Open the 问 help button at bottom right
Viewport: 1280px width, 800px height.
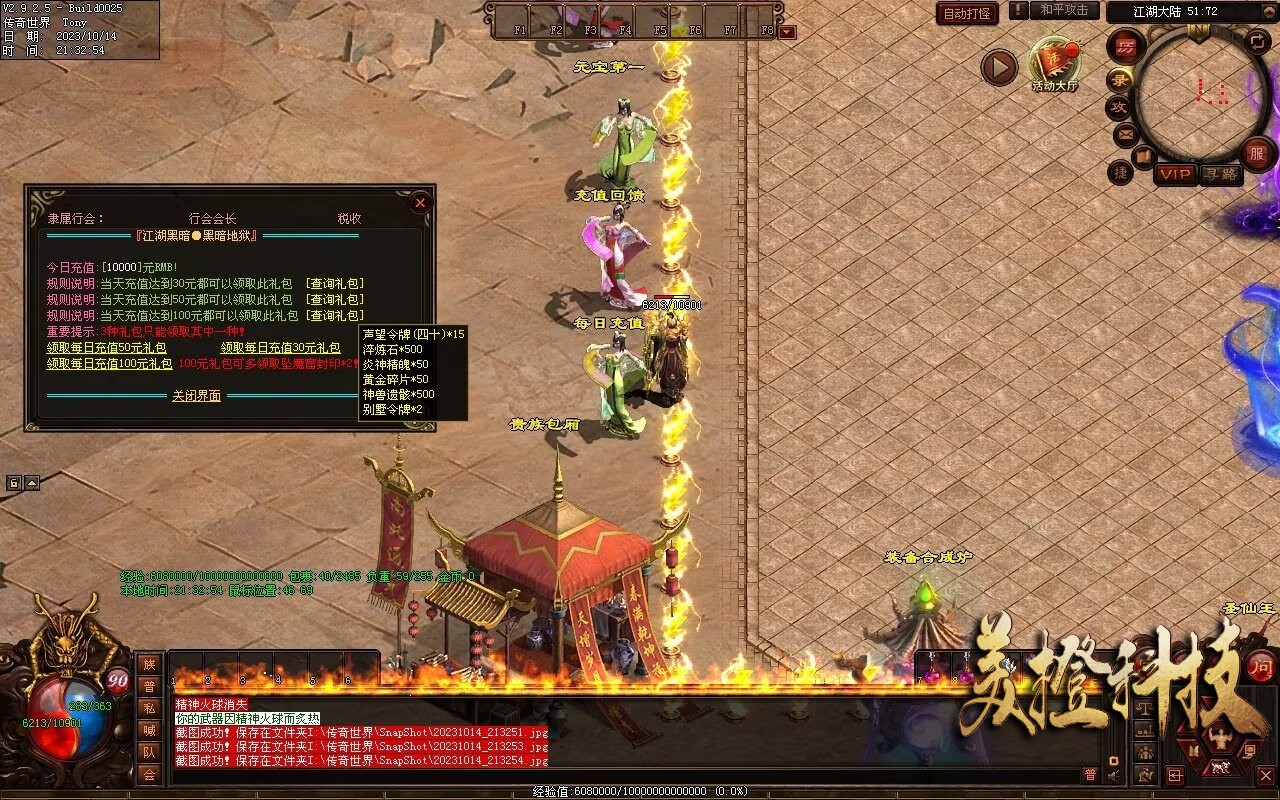tap(1262, 666)
